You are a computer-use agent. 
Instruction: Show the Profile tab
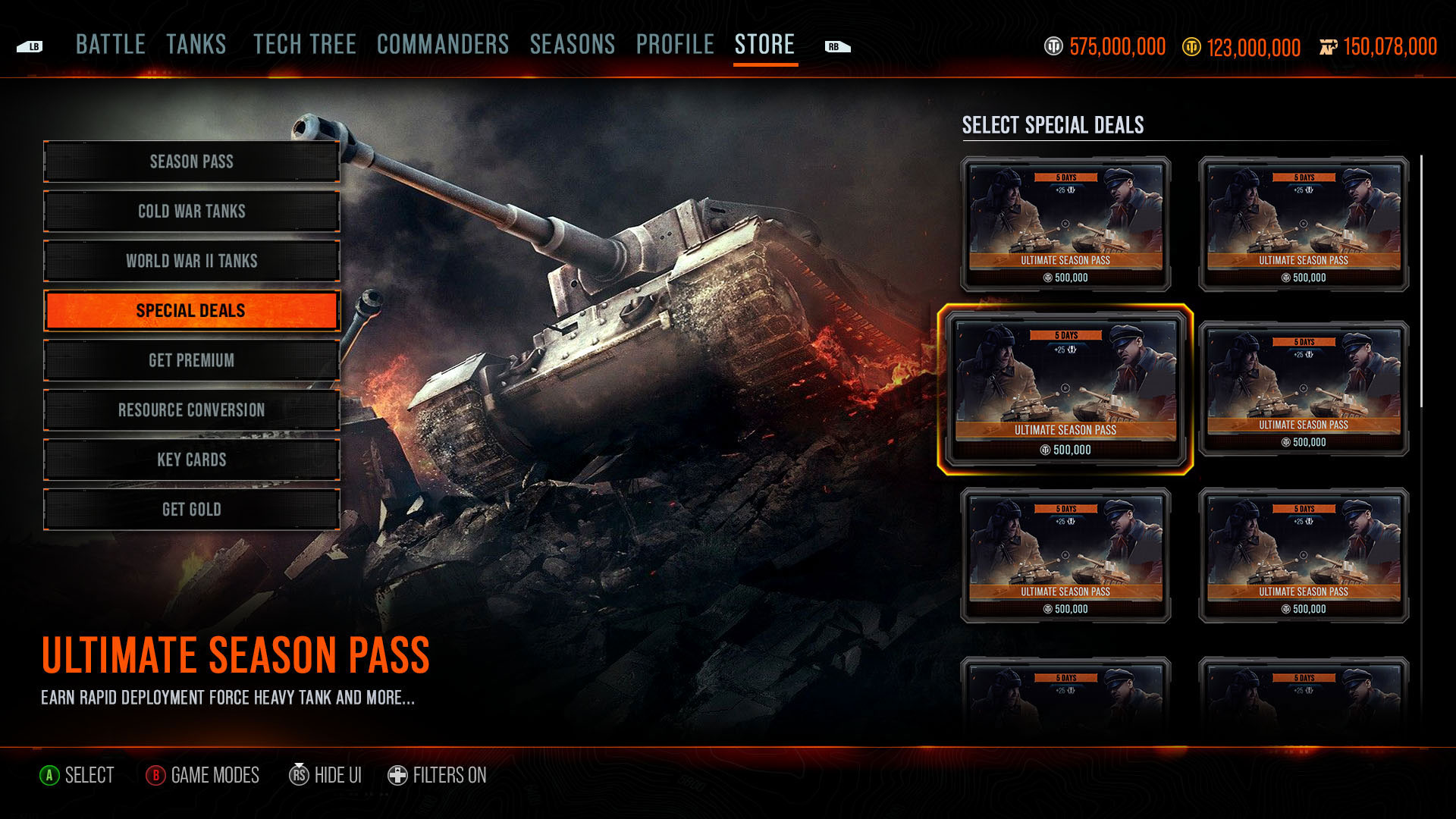pos(675,45)
